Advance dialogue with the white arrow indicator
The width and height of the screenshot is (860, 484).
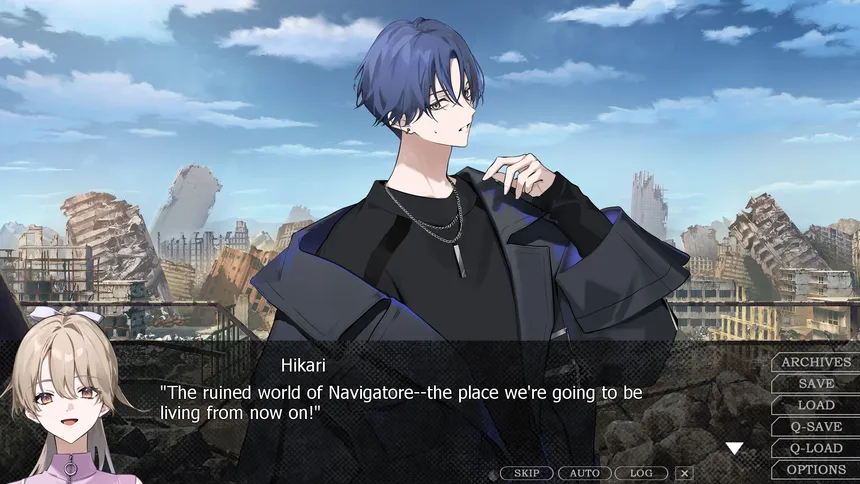(734, 449)
